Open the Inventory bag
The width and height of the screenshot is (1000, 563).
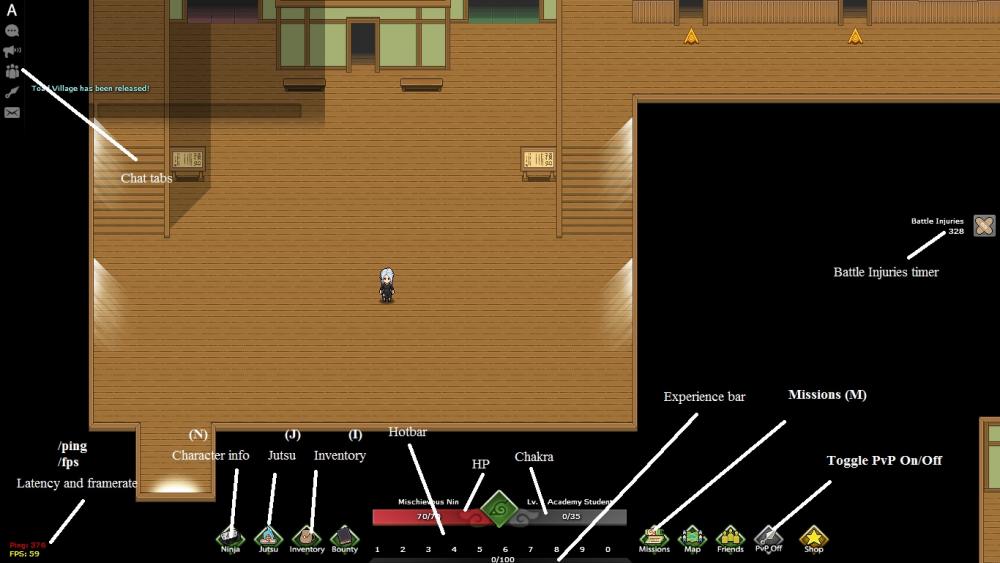307,538
